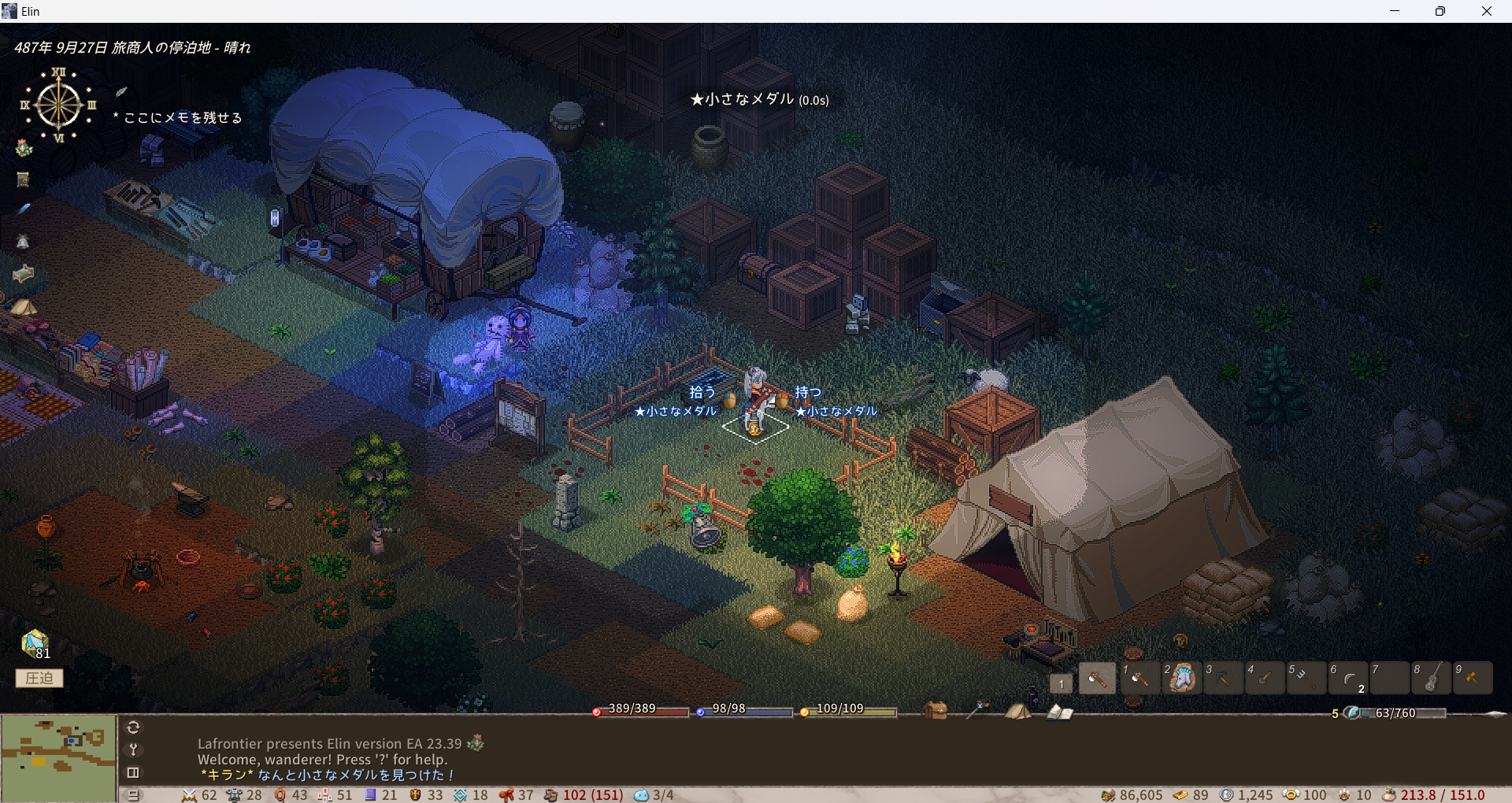Open the open-book journal icon
Viewport: 1512px width, 803px height.
click(x=1059, y=712)
